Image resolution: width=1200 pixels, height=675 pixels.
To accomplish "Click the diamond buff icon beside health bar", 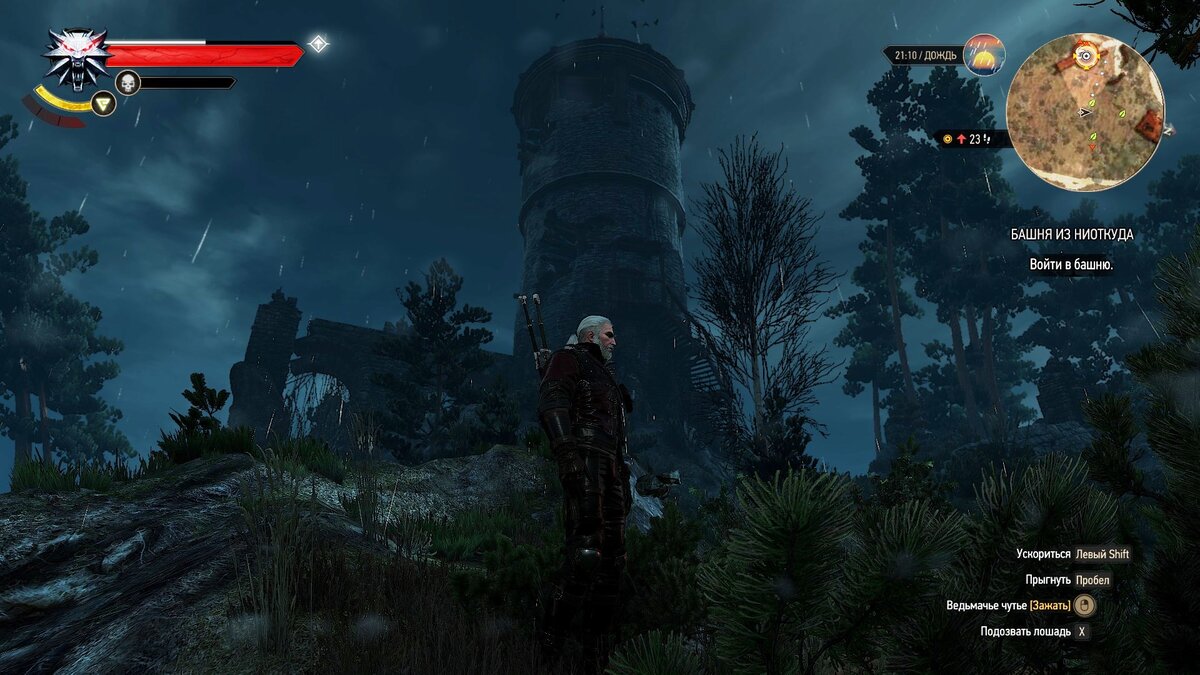I will coord(318,44).
